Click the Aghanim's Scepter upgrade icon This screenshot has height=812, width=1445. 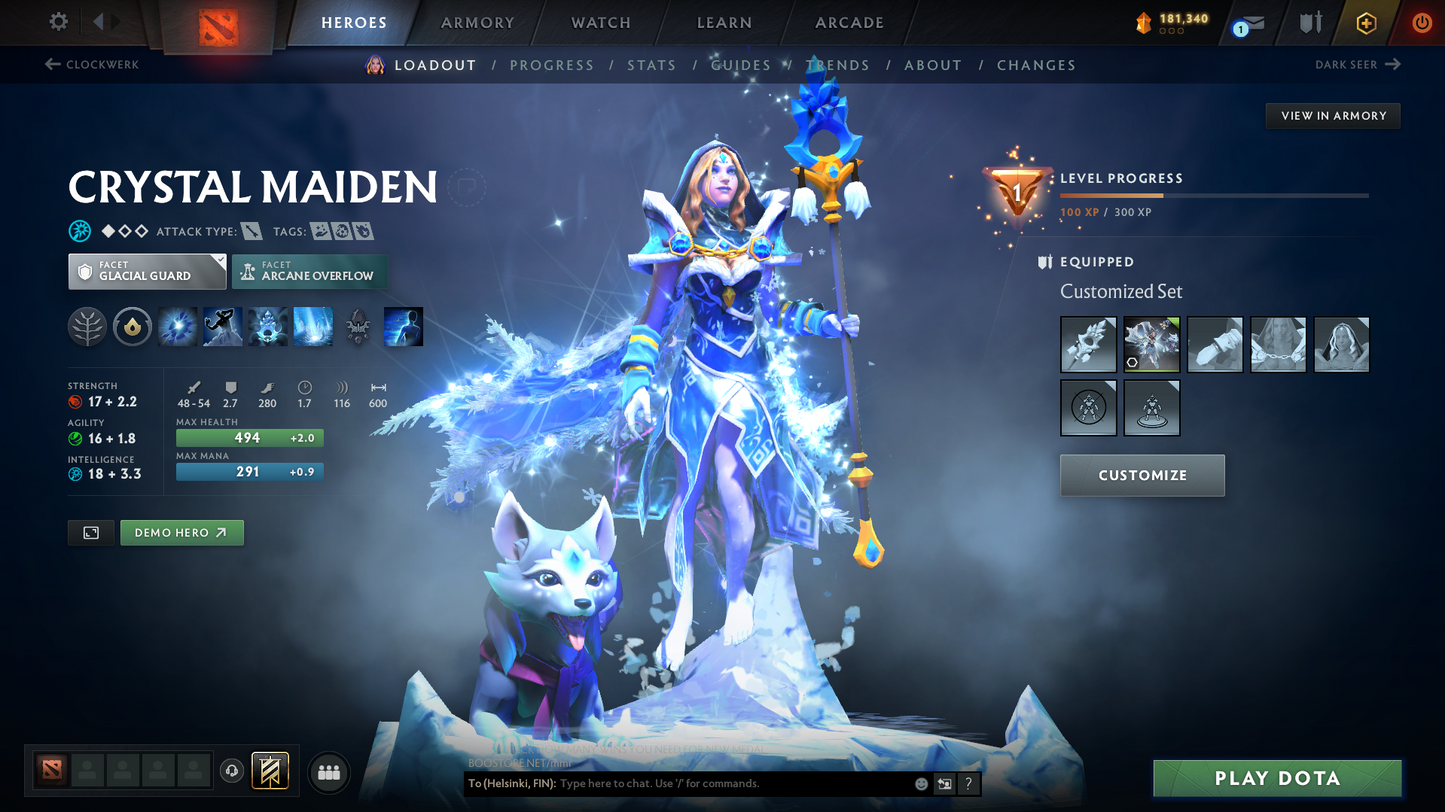coord(357,326)
